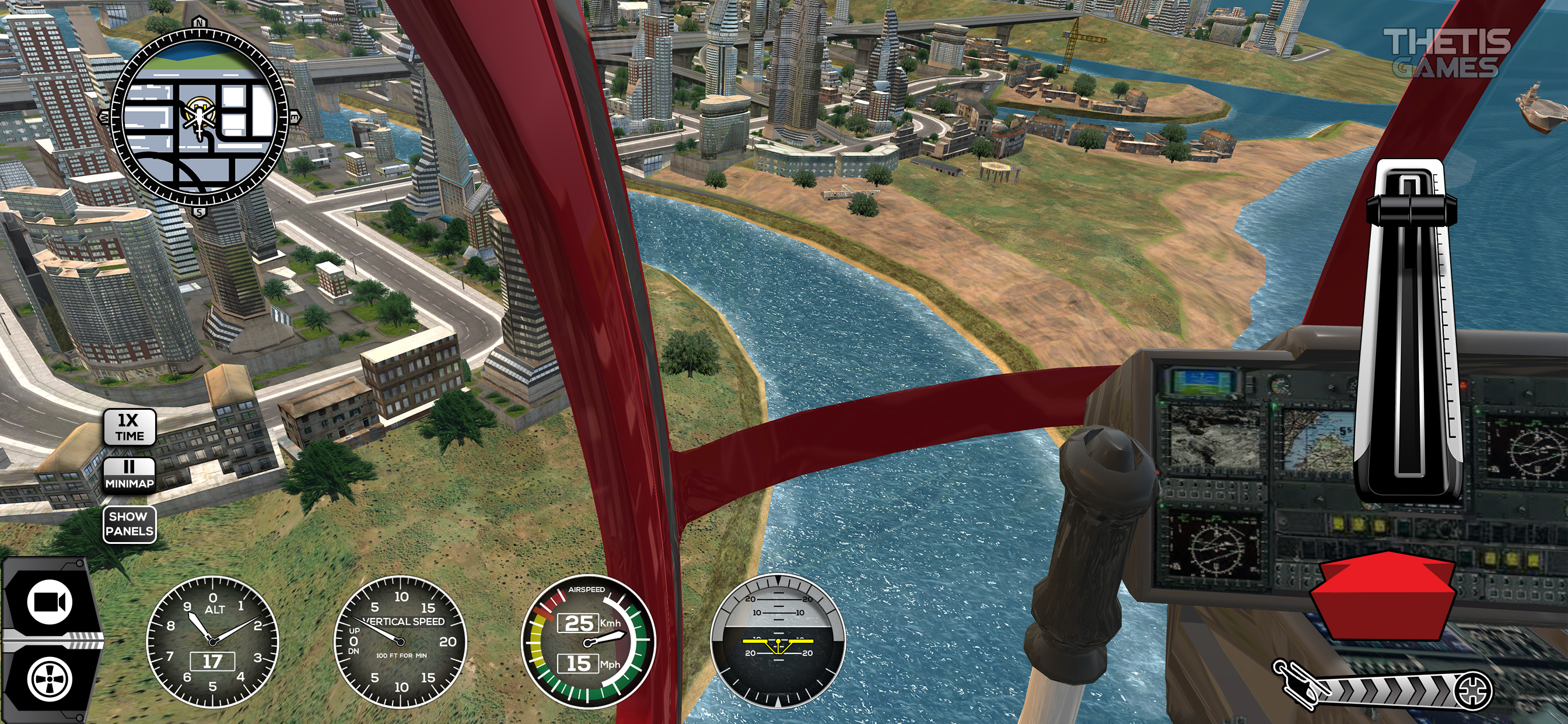This screenshot has width=1568, height=724.
Task: Activate the rotor fan icon button
Action: 50,679
